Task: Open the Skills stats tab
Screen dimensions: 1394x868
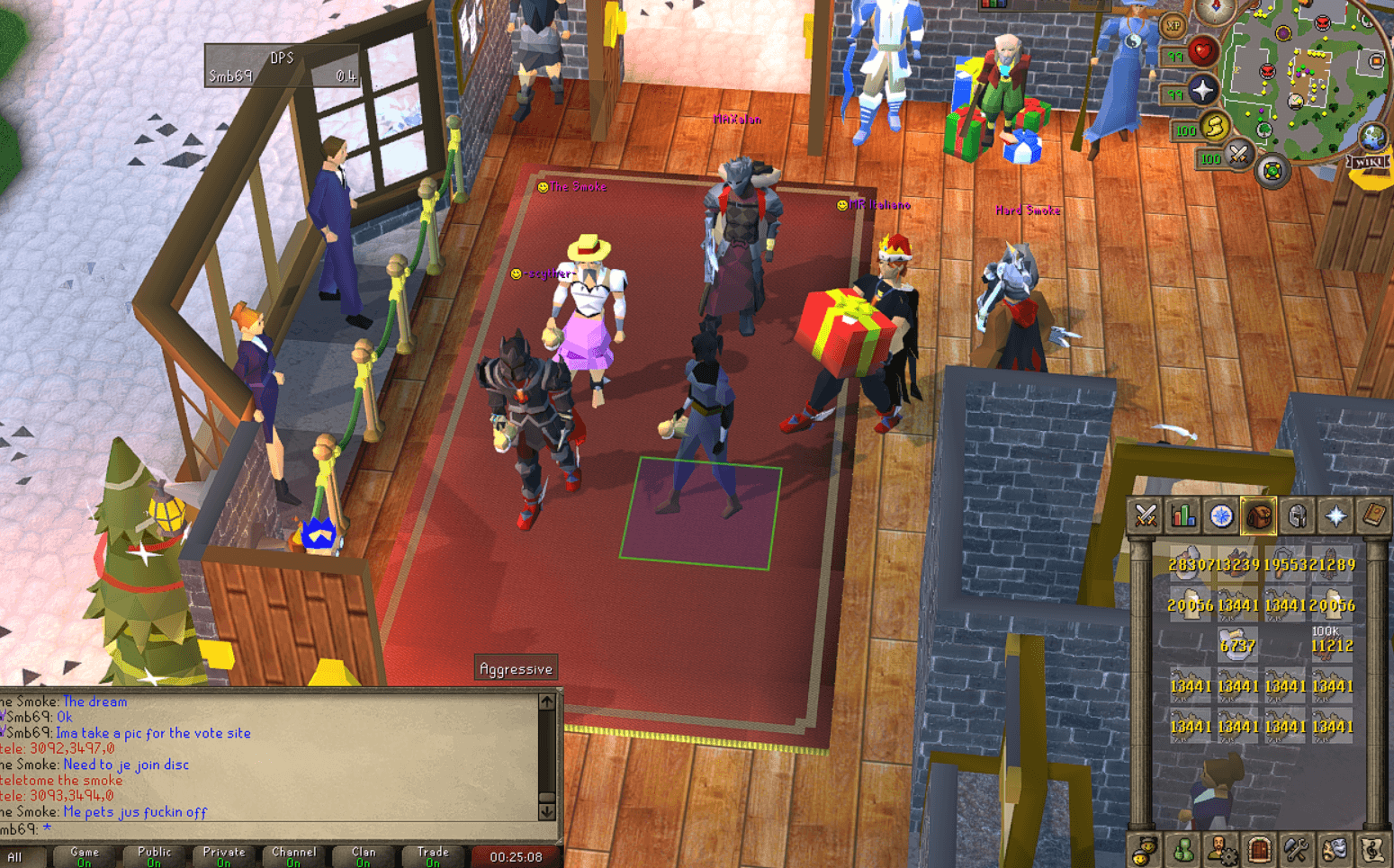Action: pos(1183,516)
